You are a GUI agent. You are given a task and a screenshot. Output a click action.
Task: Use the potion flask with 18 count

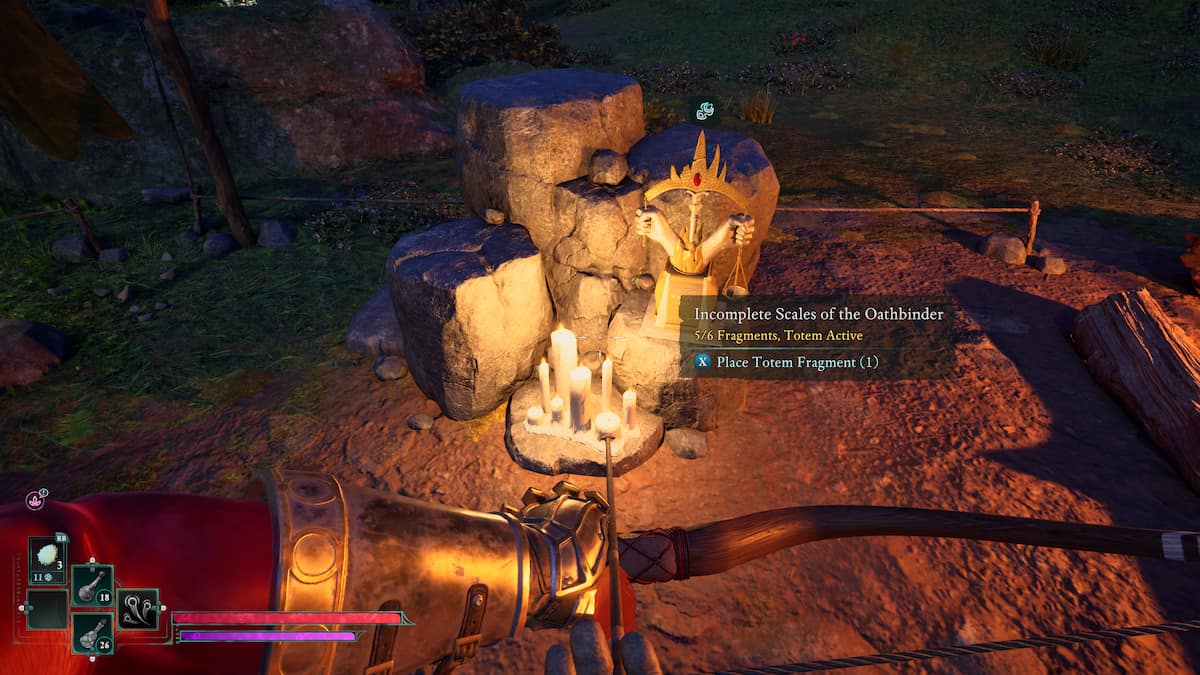tap(92, 585)
